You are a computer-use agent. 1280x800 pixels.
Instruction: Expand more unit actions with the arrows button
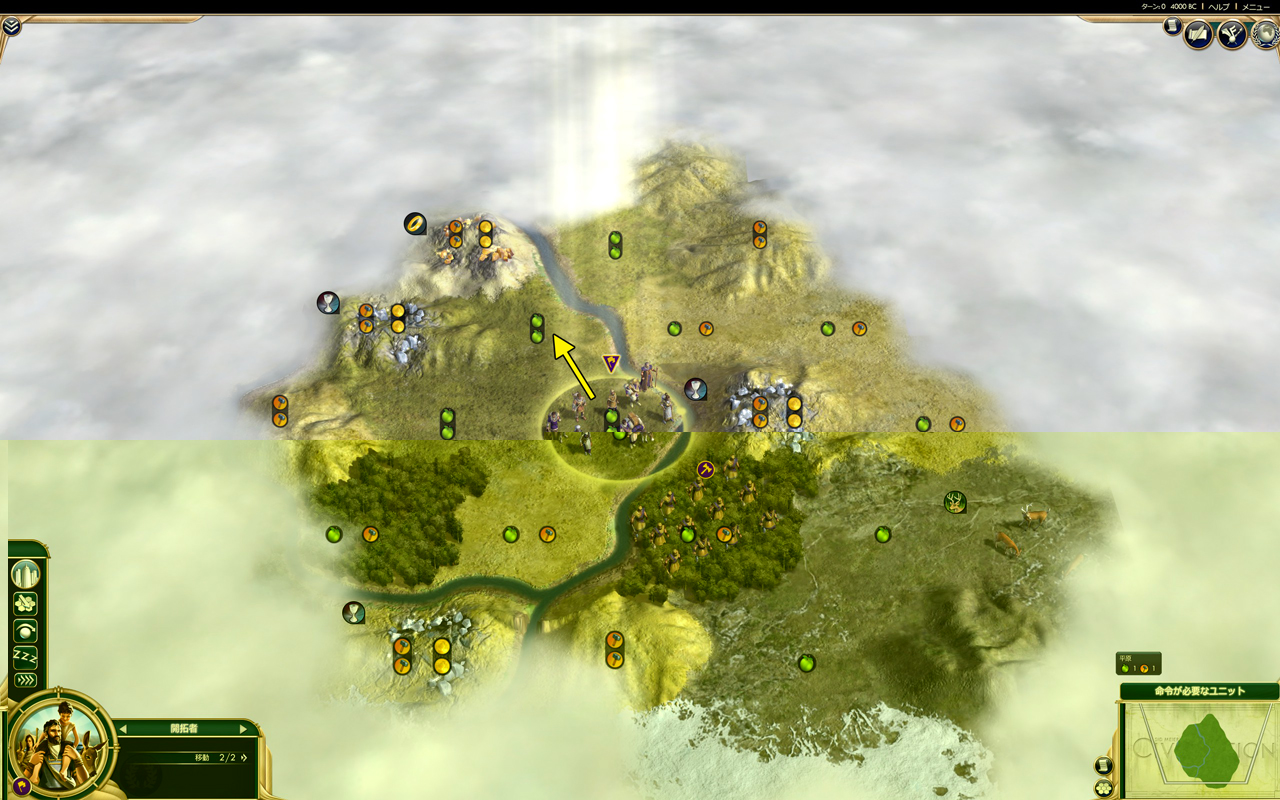click(x=25, y=680)
